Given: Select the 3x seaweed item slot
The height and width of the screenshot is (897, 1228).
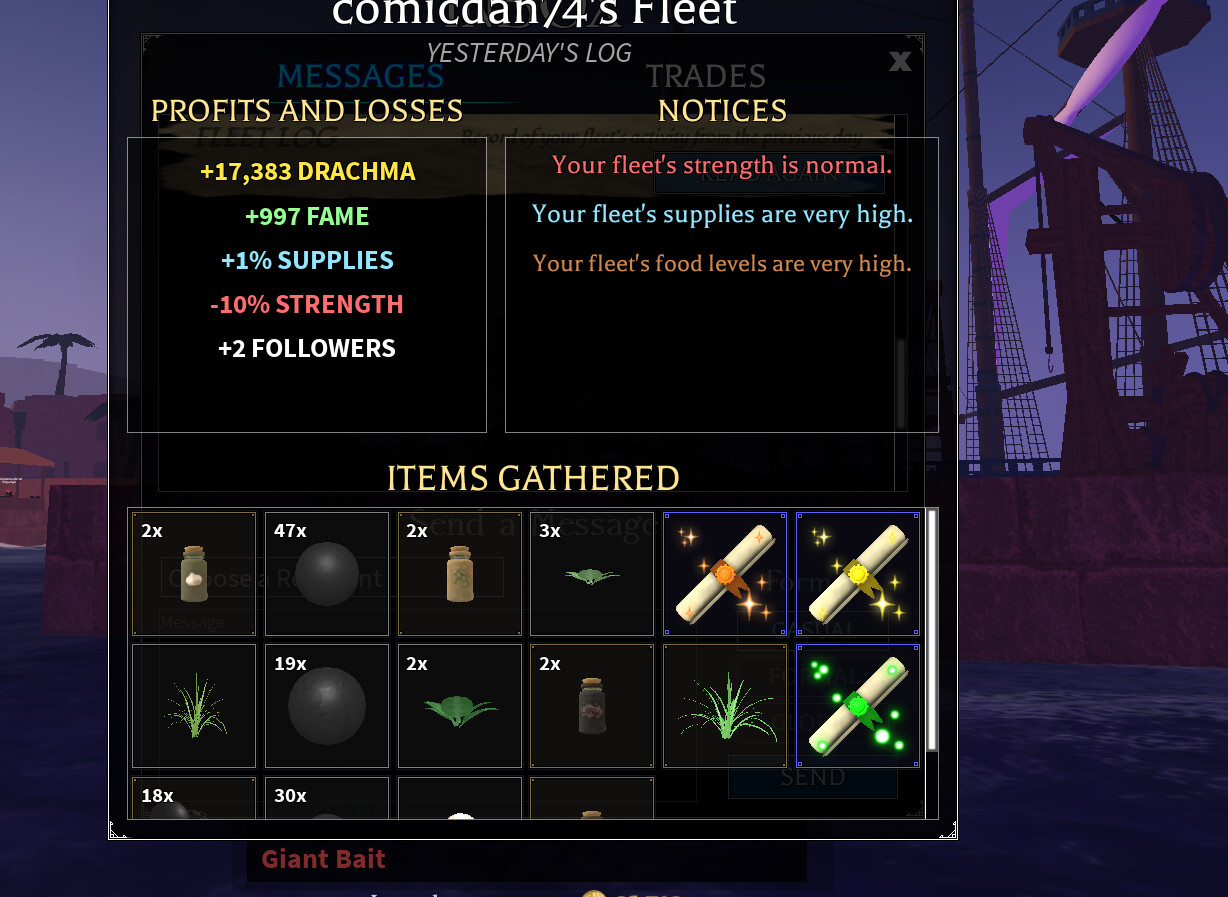Looking at the screenshot, I should pos(592,574).
